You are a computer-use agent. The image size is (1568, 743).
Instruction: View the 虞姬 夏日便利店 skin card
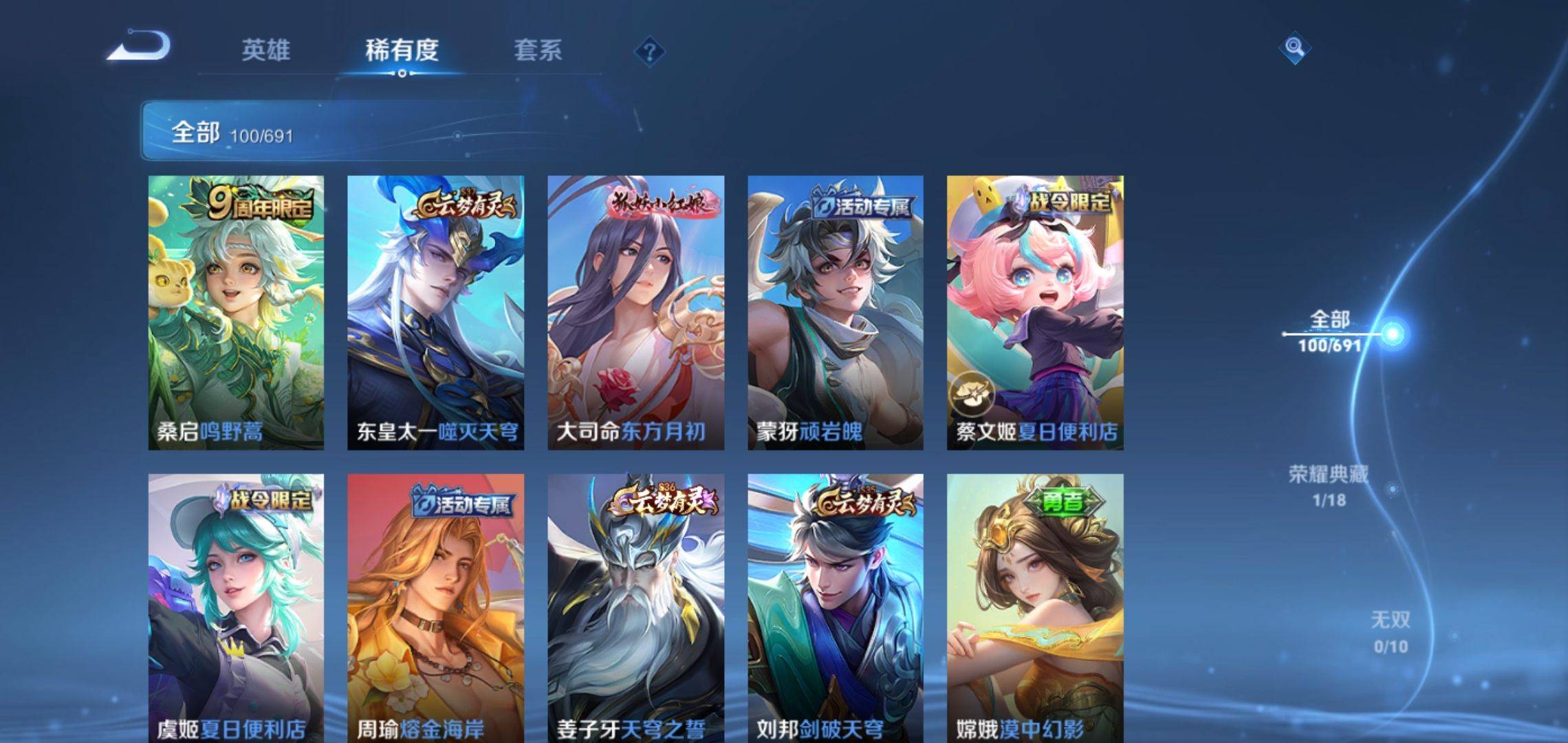236,608
